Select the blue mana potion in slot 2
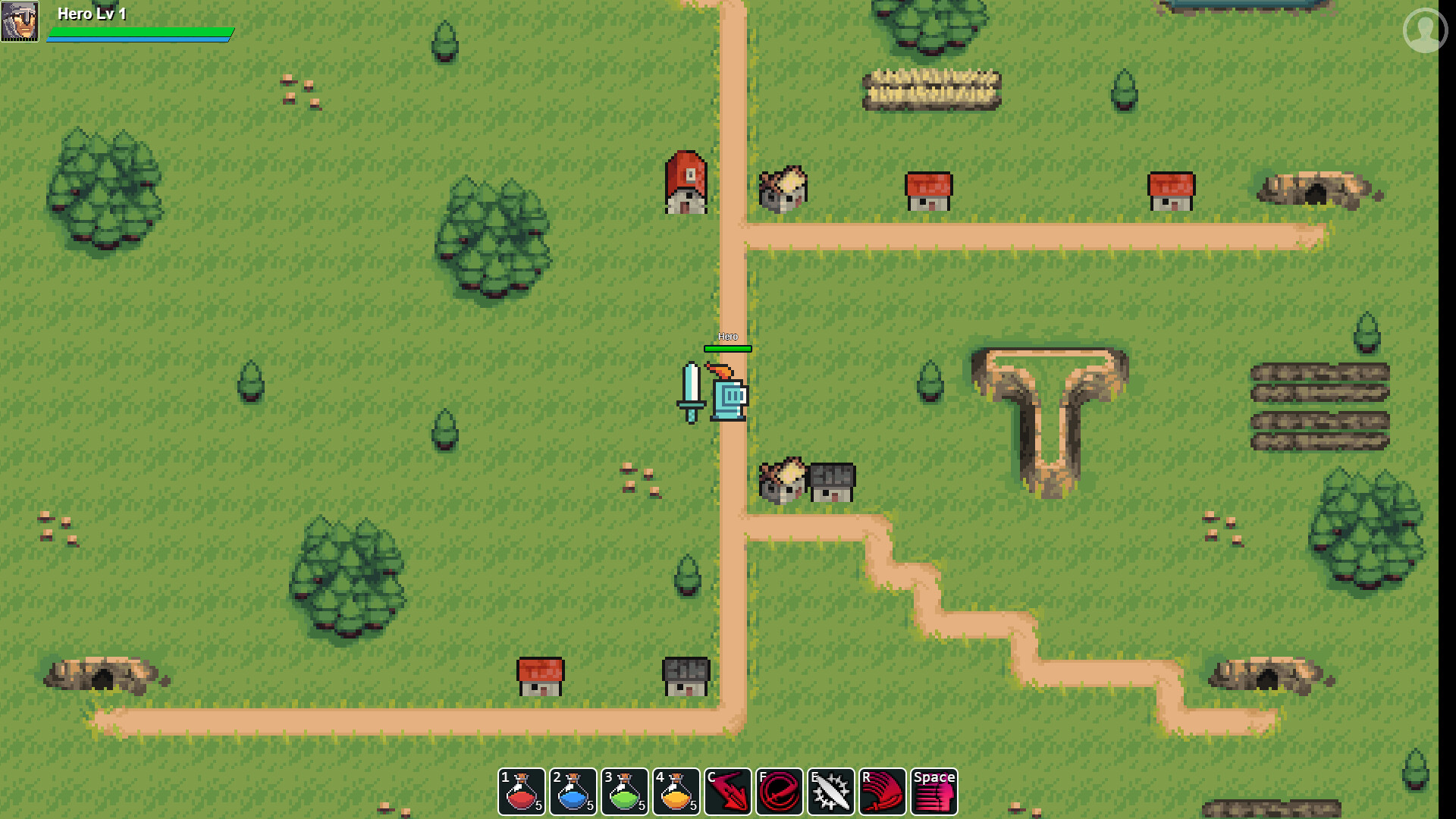The width and height of the screenshot is (1456, 819). [x=574, y=791]
